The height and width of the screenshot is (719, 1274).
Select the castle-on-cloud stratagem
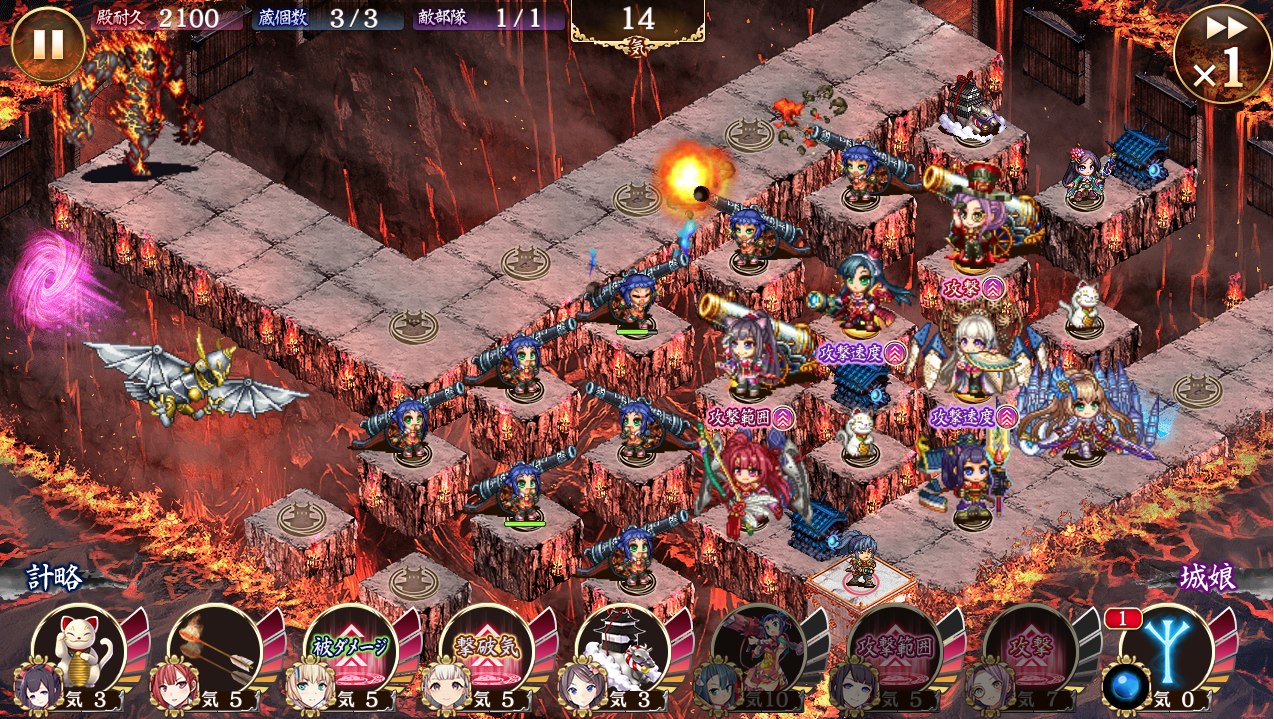(623, 651)
